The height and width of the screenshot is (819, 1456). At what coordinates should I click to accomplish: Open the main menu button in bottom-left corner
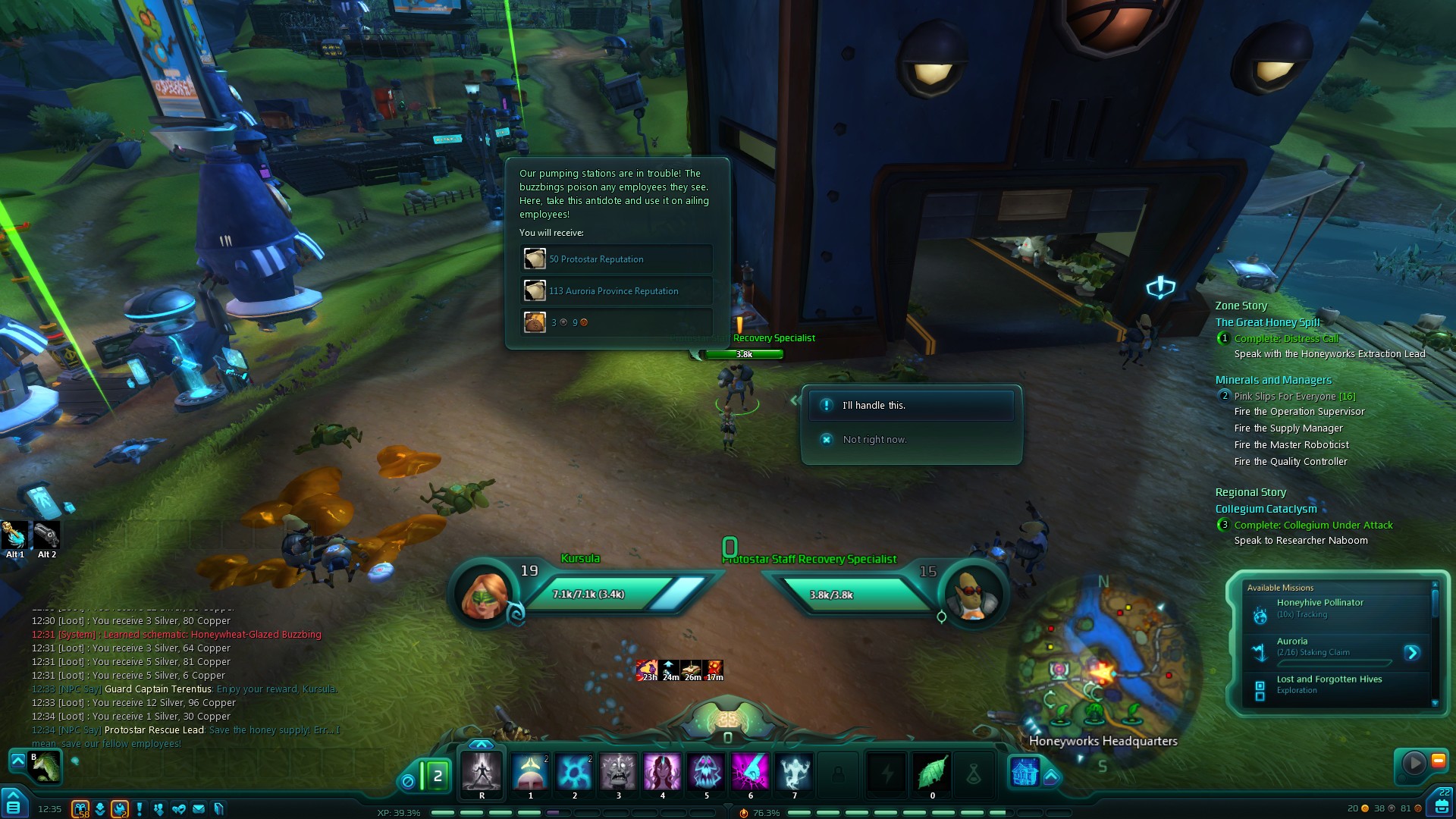coord(13,805)
